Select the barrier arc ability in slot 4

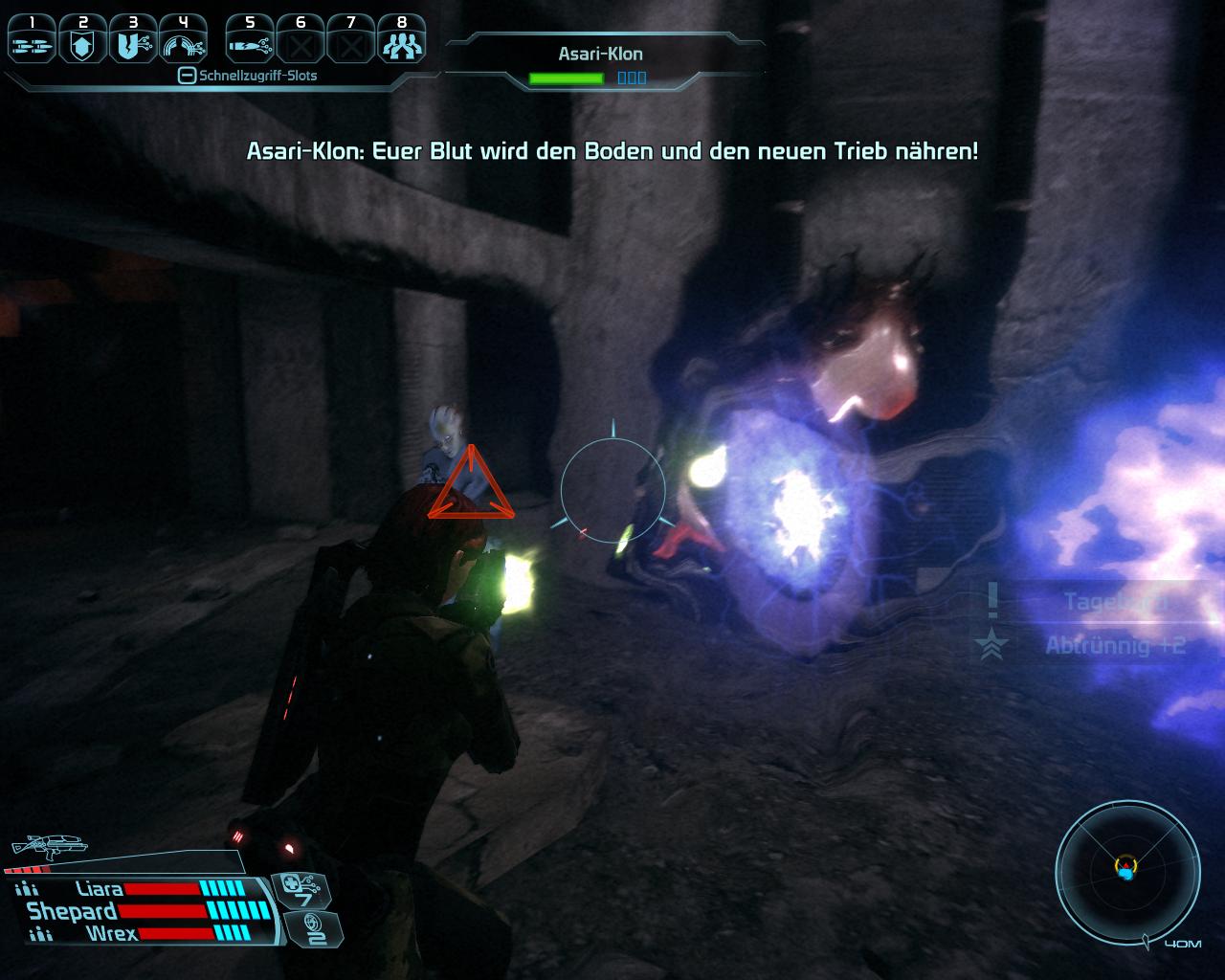184,41
